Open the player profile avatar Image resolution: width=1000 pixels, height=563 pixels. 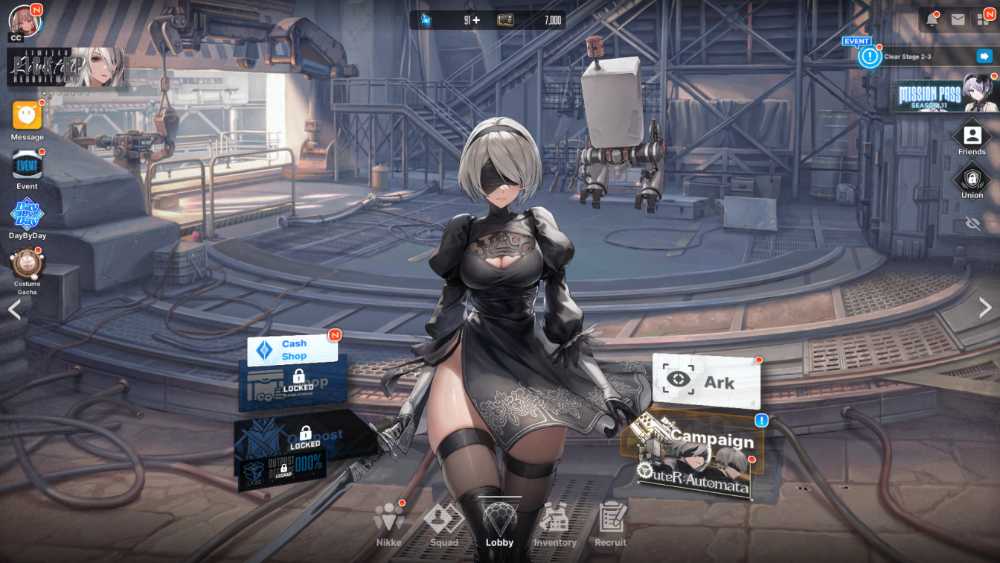pyautogui.click(x=24, y=20)
